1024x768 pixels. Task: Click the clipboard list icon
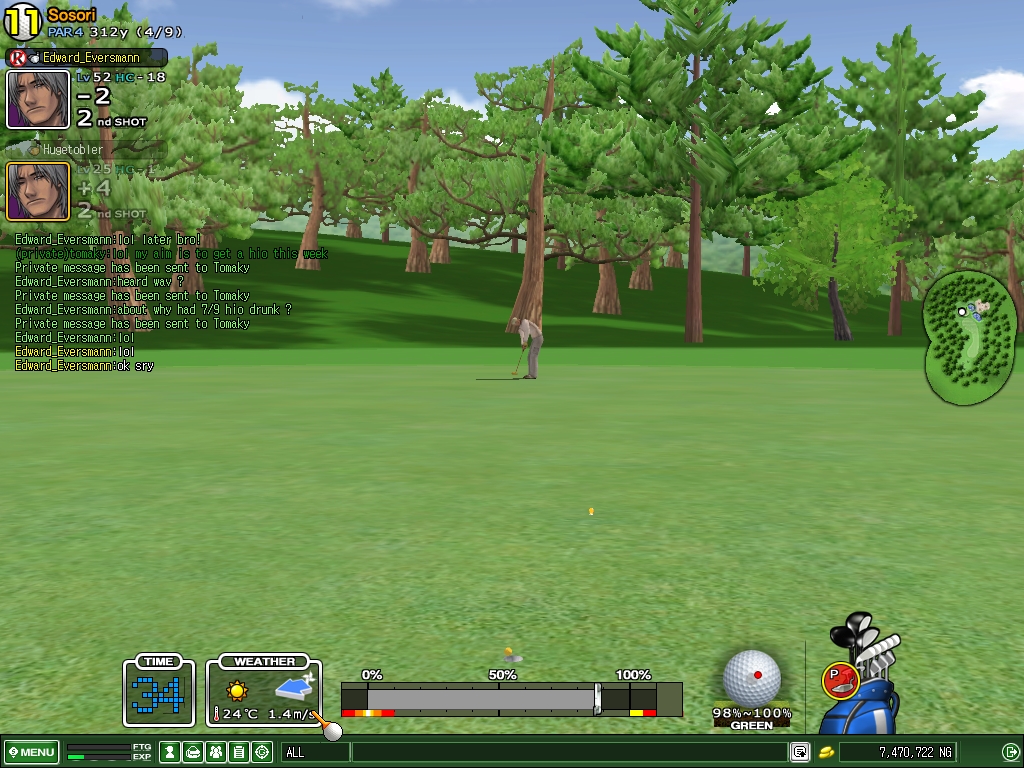(239, 752)
